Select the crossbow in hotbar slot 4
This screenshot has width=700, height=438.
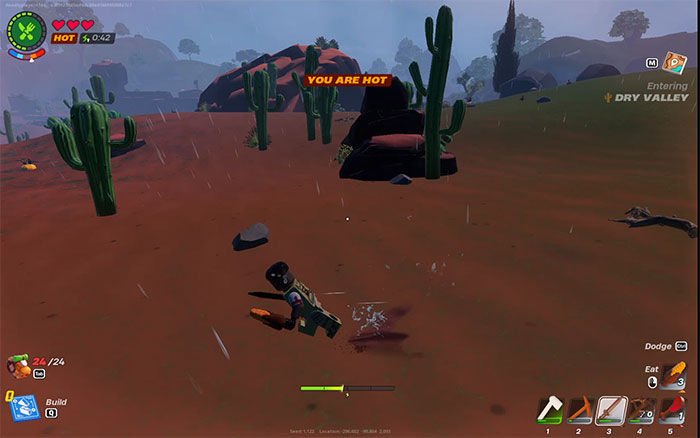643,410
